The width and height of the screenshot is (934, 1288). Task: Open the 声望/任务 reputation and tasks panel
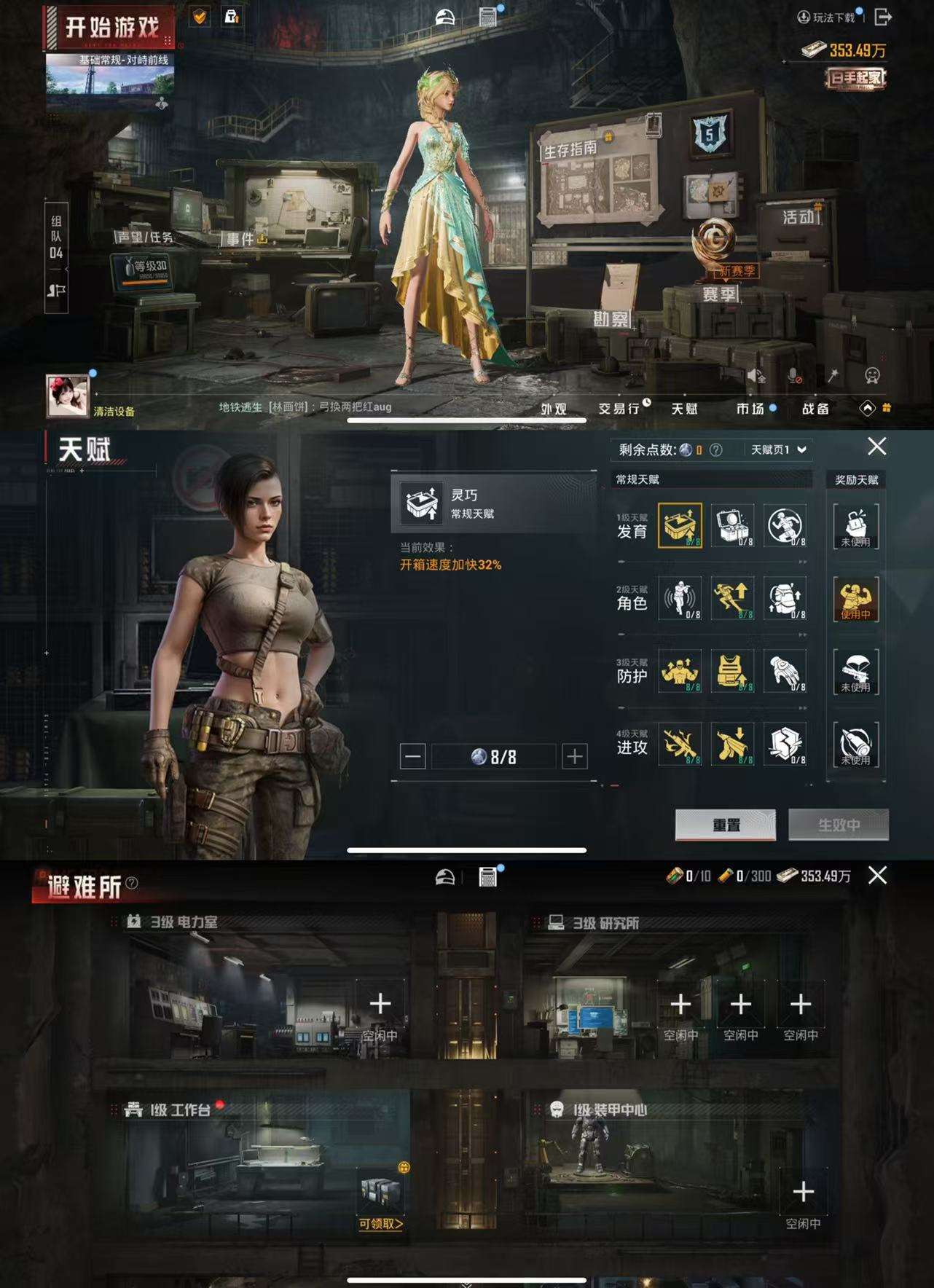146,237
